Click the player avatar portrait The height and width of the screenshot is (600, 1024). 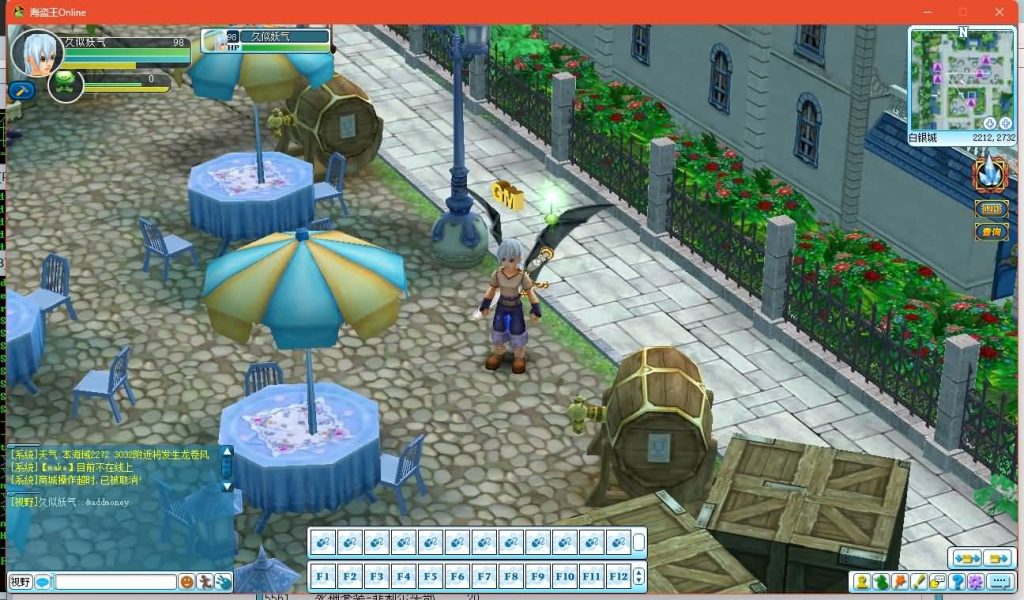36,53
